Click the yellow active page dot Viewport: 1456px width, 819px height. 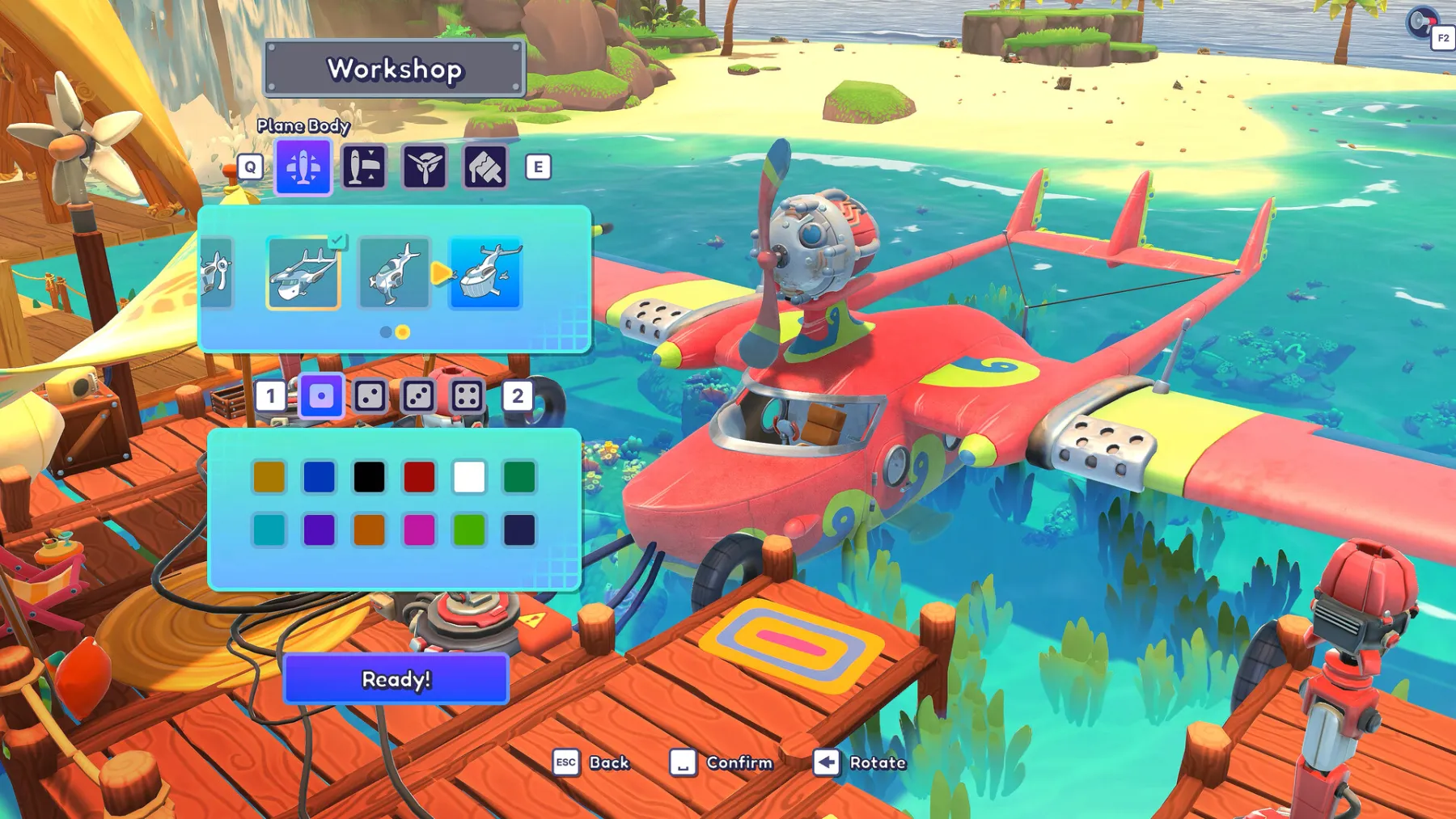point(401,331)
